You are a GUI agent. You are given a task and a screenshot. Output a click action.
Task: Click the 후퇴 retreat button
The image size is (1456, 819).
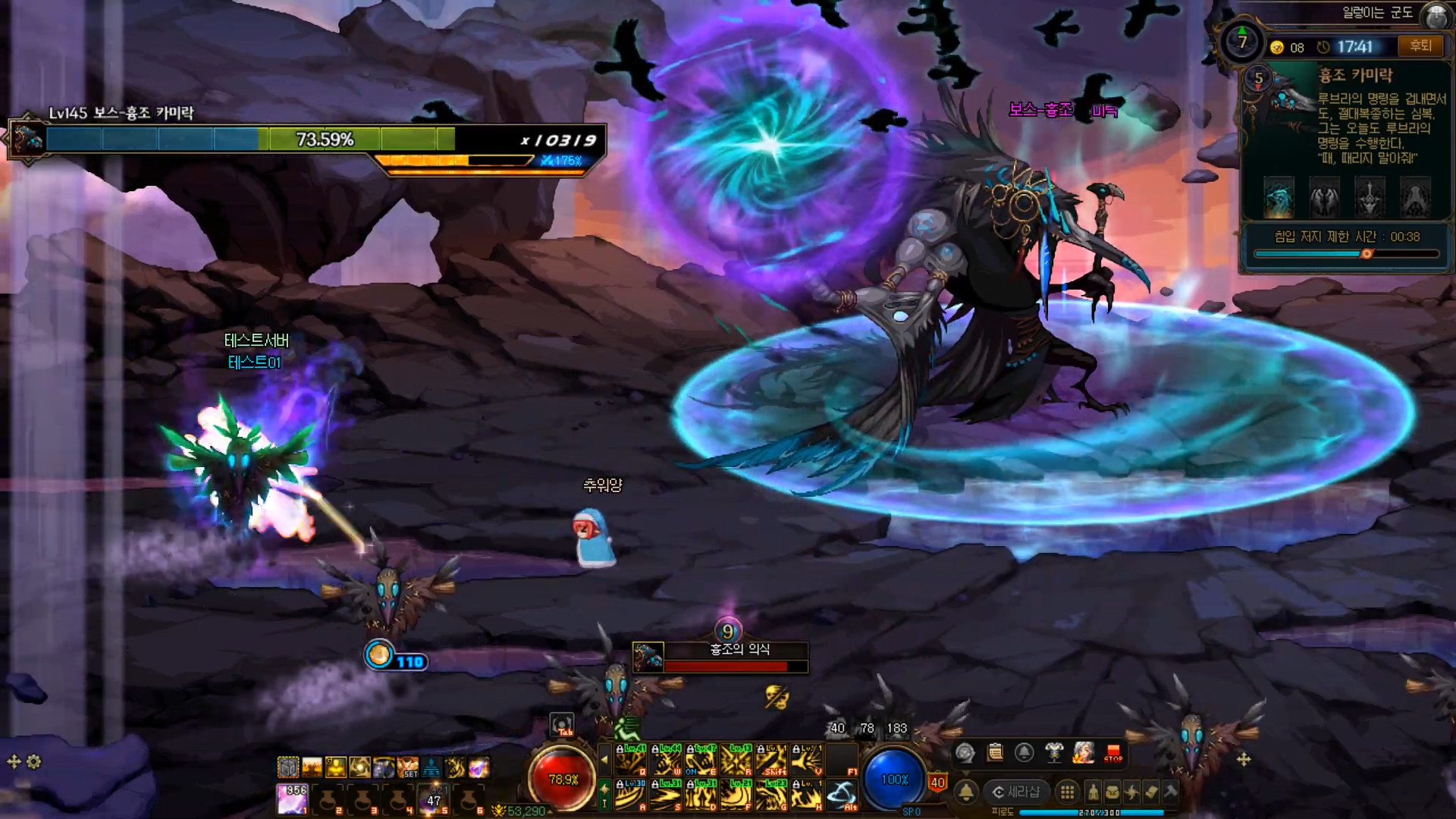pos(1420,46)
